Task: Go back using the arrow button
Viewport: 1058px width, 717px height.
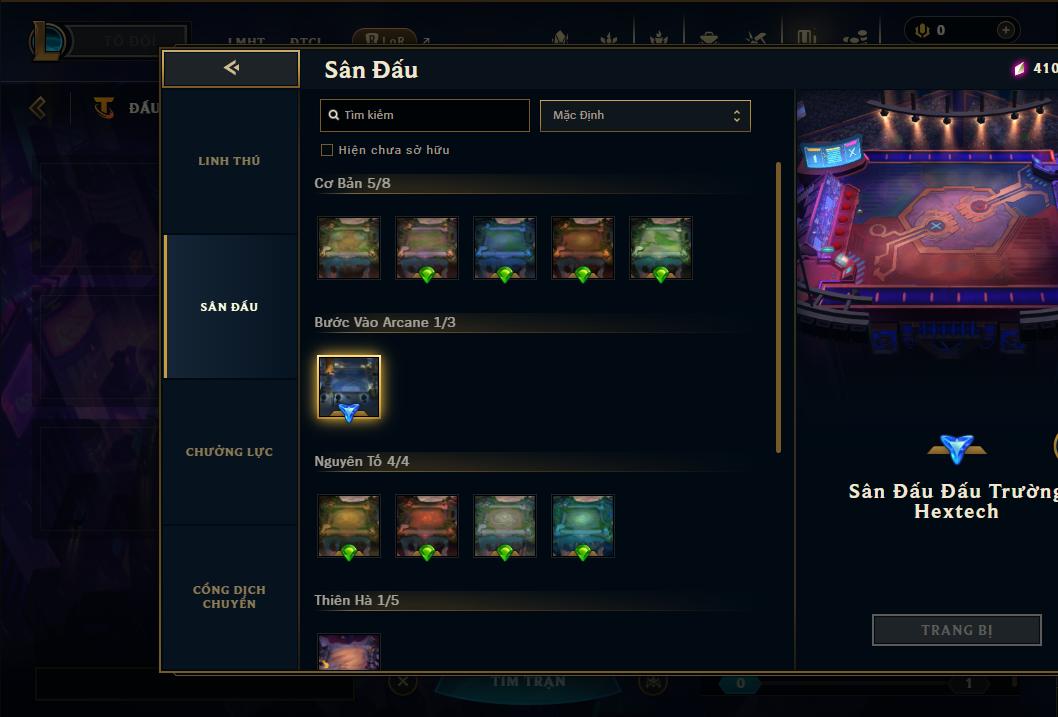Action: [x=231, y=68]
